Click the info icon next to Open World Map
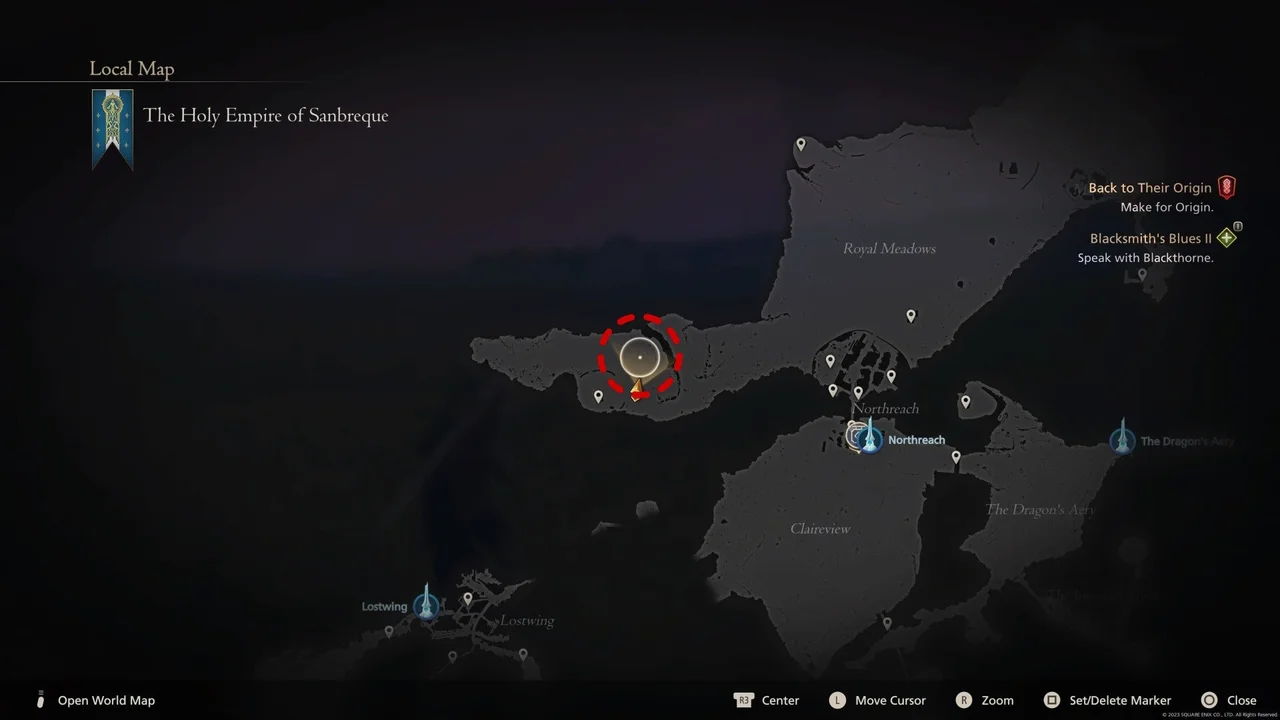 tap(39, 700)
